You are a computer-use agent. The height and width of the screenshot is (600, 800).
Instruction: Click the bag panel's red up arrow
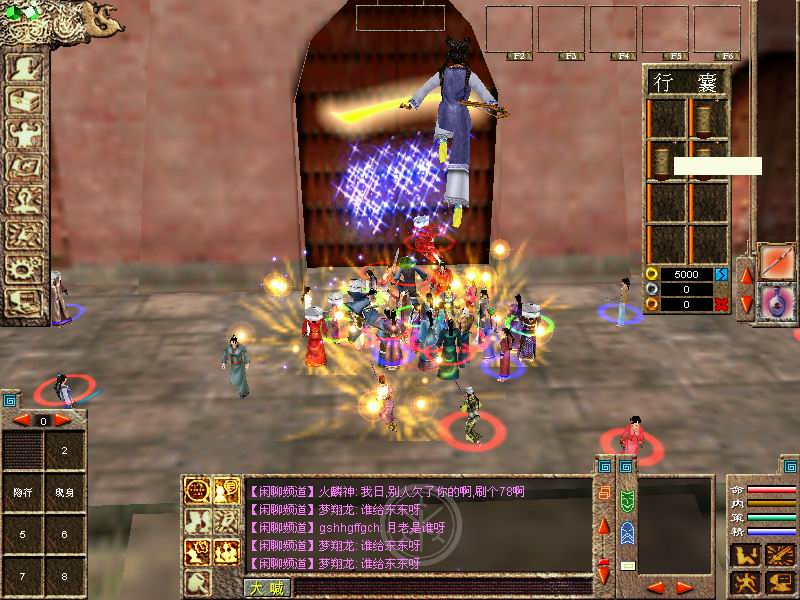coord(745,273)
